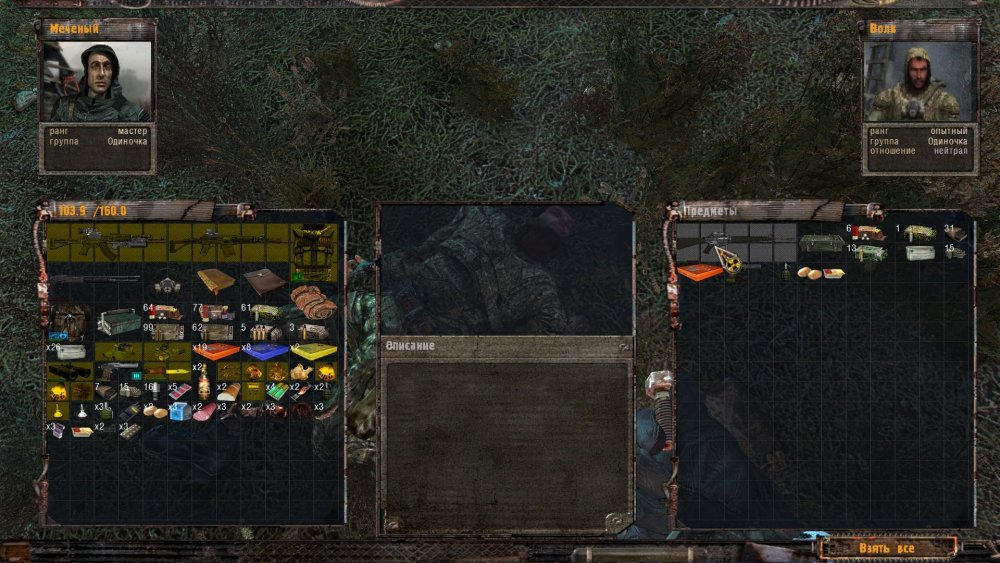Select the body armor vest in your inventory
This screenshot has height=563, width=1000.
click(313, 252)
